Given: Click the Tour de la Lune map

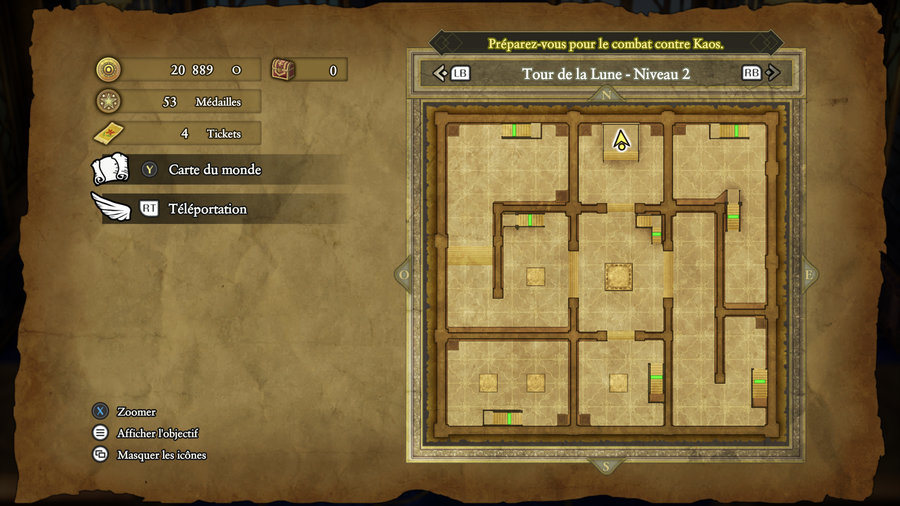Looking at the screenshot, I should (606, 275).
